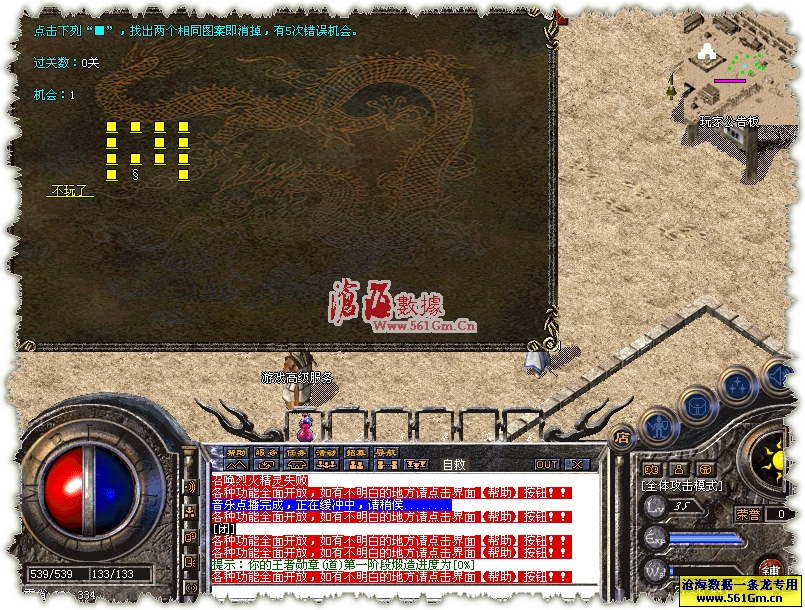
Task: Open the 活动 events button
Action: click(326, 453)
